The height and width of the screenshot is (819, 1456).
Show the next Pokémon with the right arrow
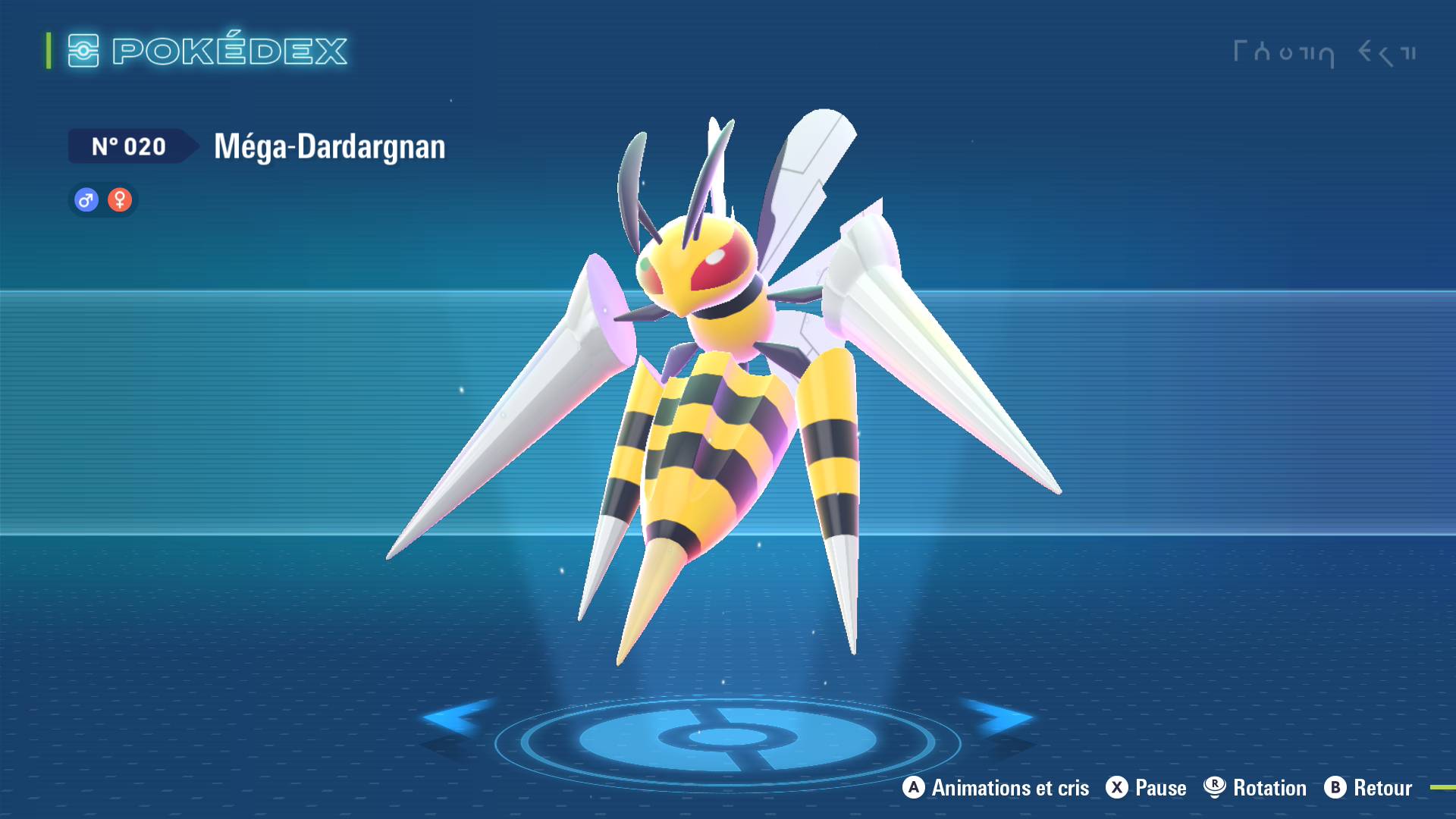click(999, 717)
